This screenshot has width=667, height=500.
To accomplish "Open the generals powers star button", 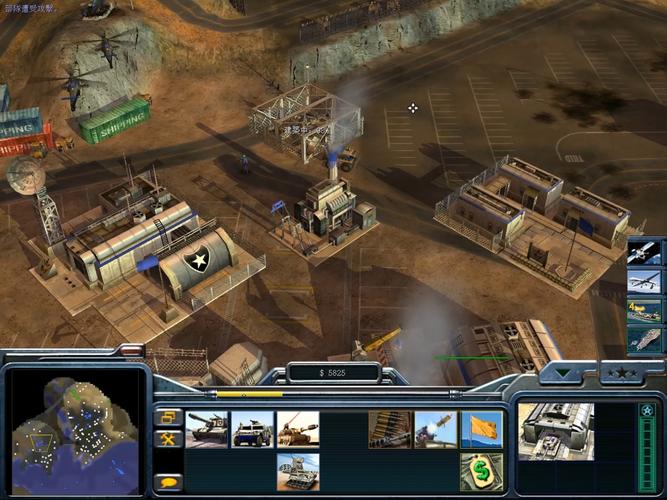I will [620, 376].
